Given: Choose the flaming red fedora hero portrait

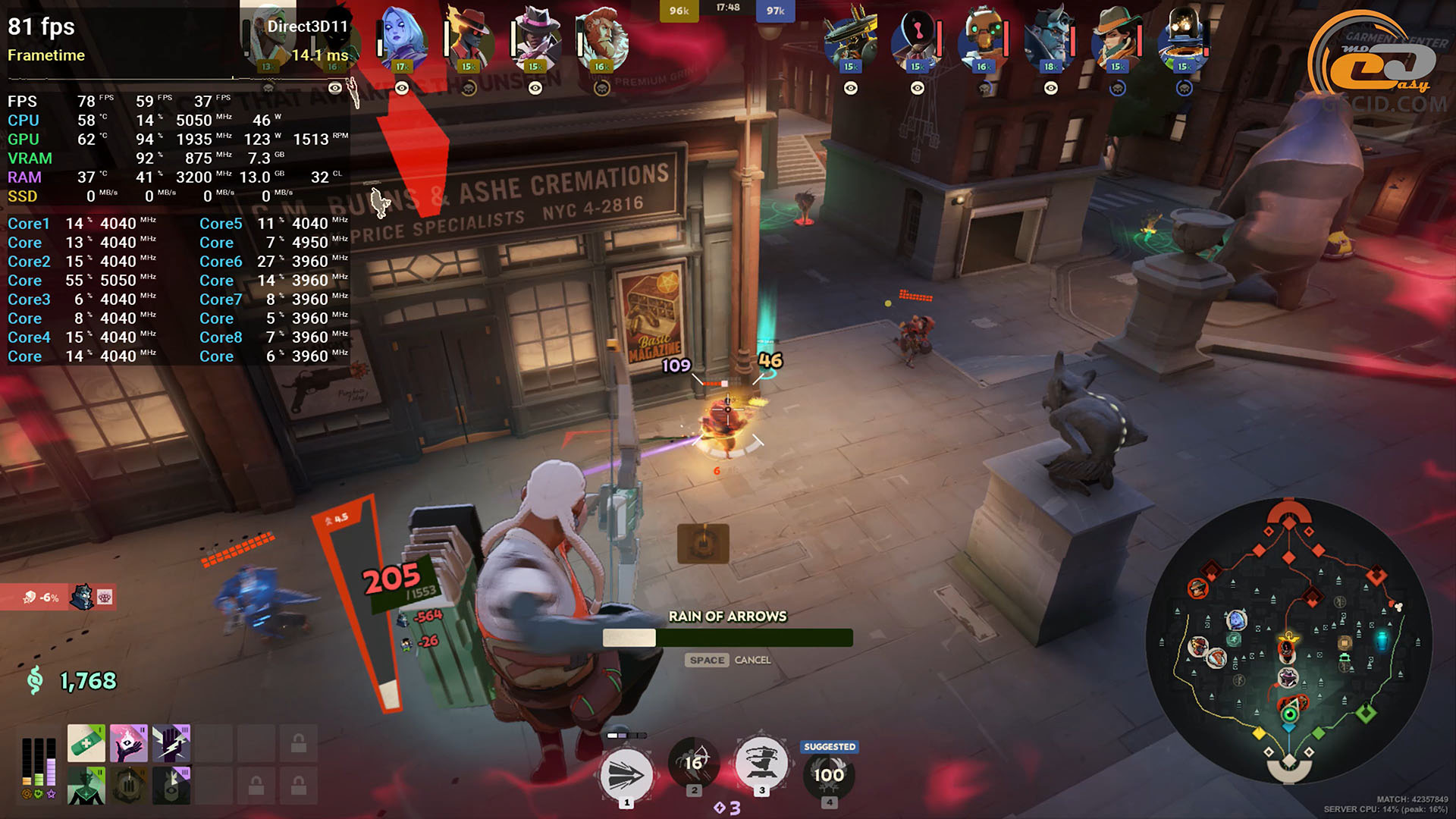Looking at the screenshot, I should pyautogui.click(x=469, y=38).
